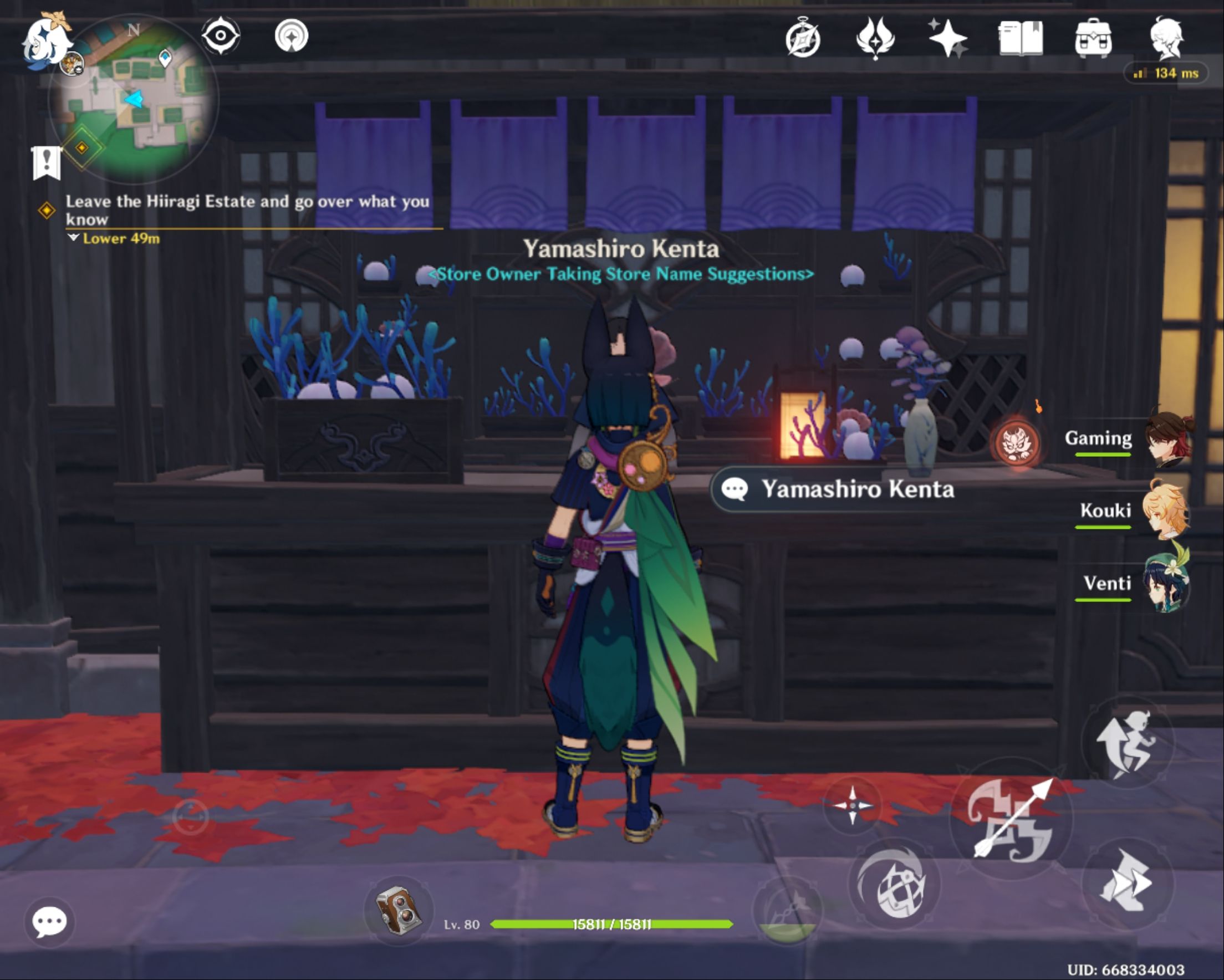Open in-game chat bubble icon
Viewport: 1224px width, 980px height.
50,922
